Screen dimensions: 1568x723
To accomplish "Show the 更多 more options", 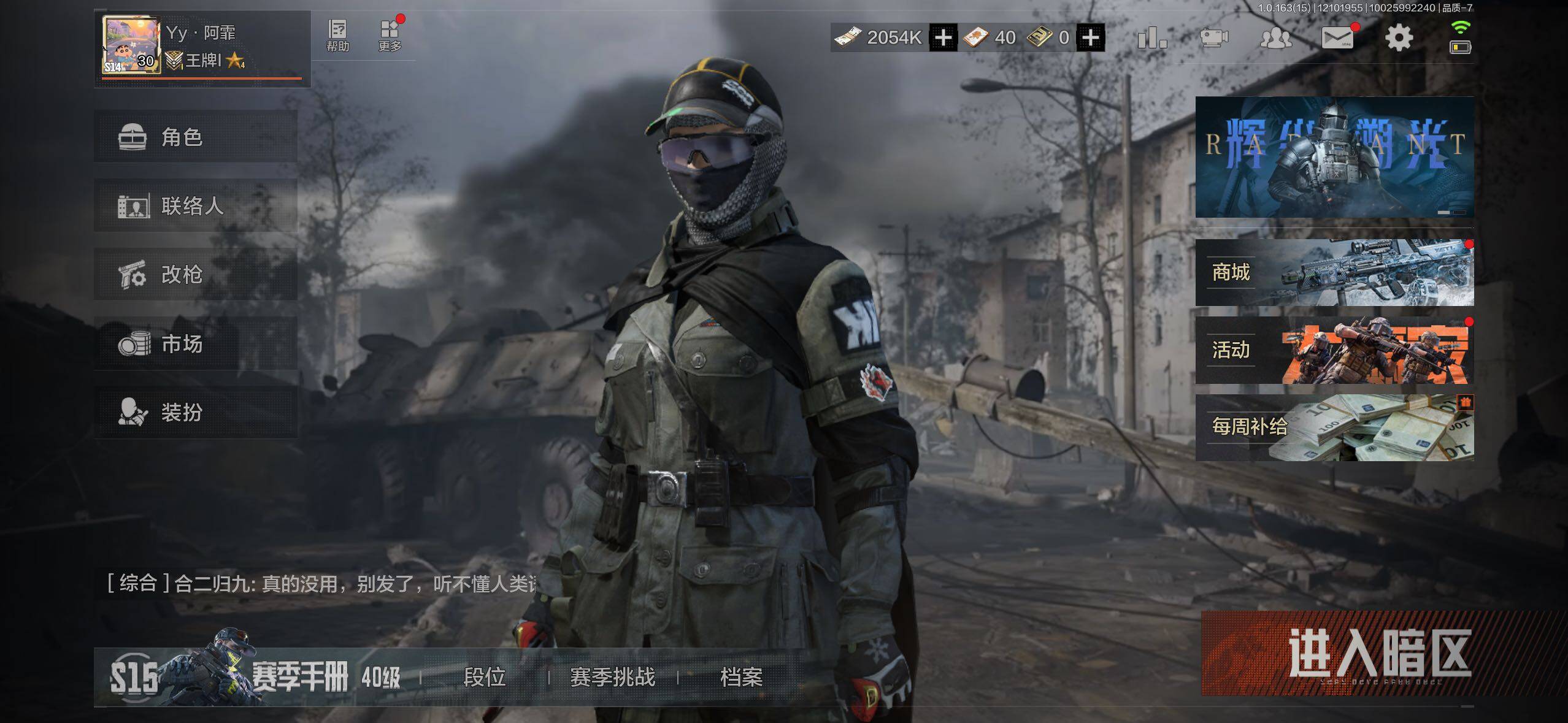I will coord(390,36).
